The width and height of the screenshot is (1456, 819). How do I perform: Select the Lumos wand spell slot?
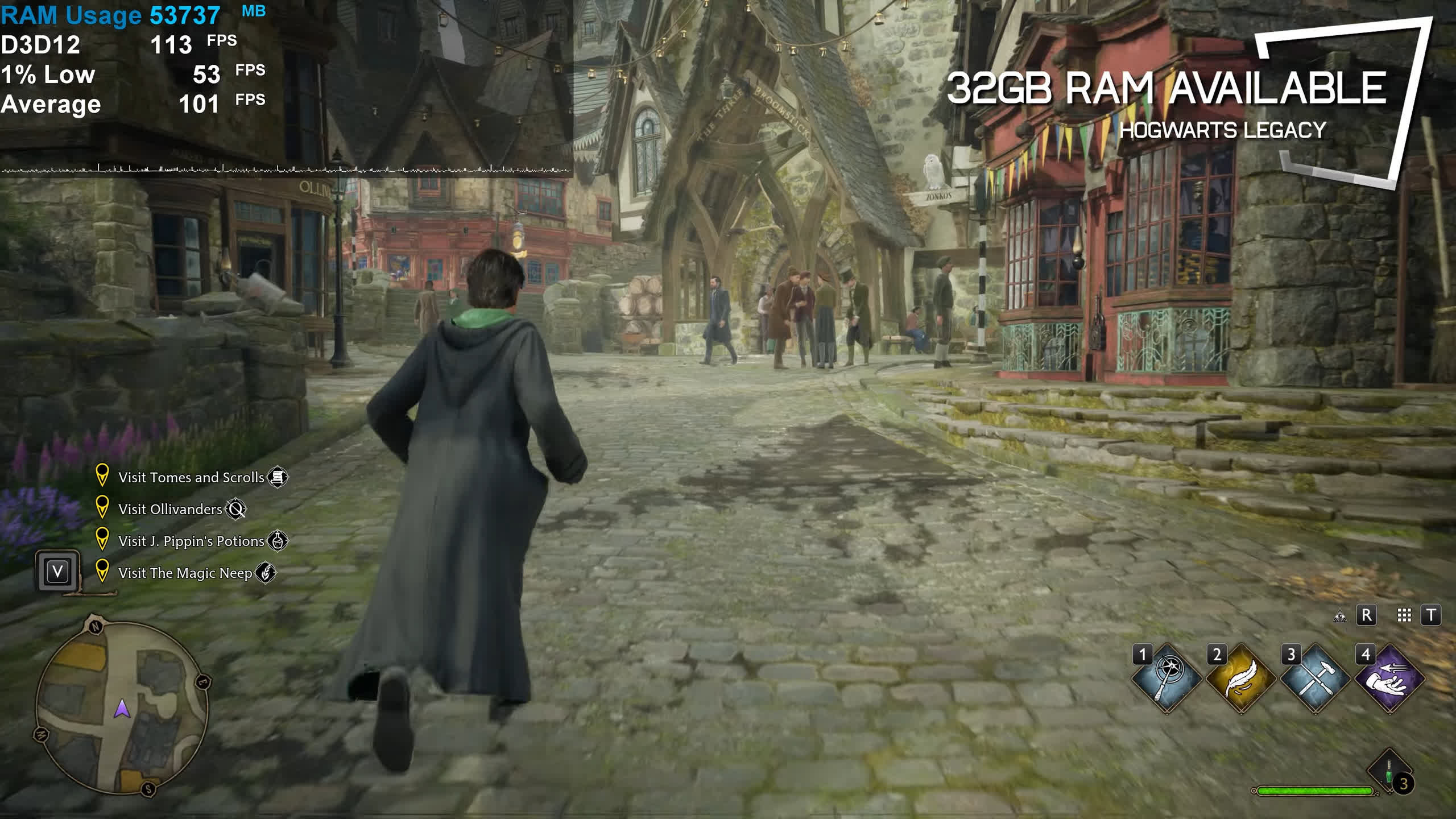tap(1167, 678)
